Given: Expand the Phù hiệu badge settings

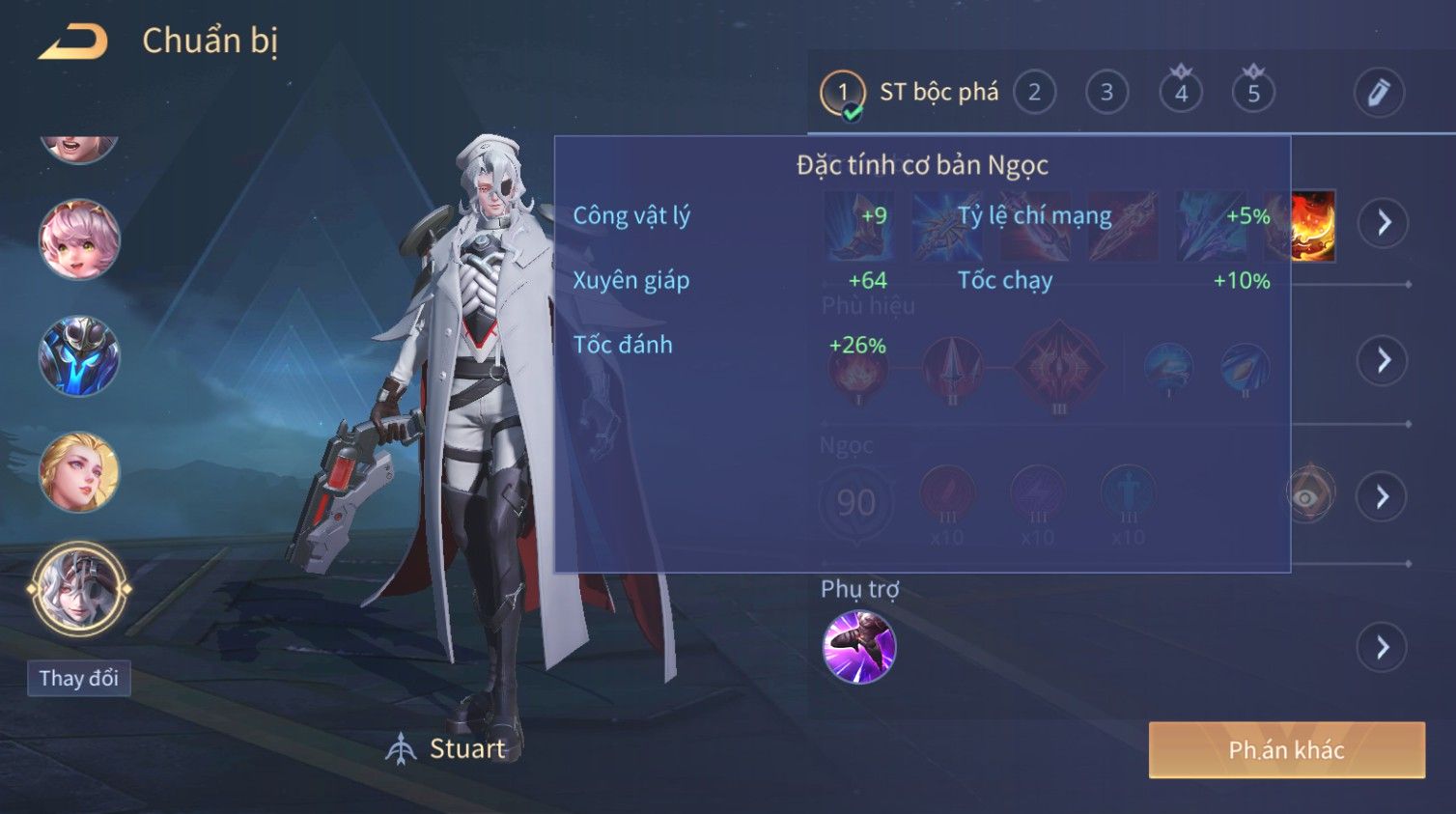Looking at the screenshot, I should pos(1383,360).
